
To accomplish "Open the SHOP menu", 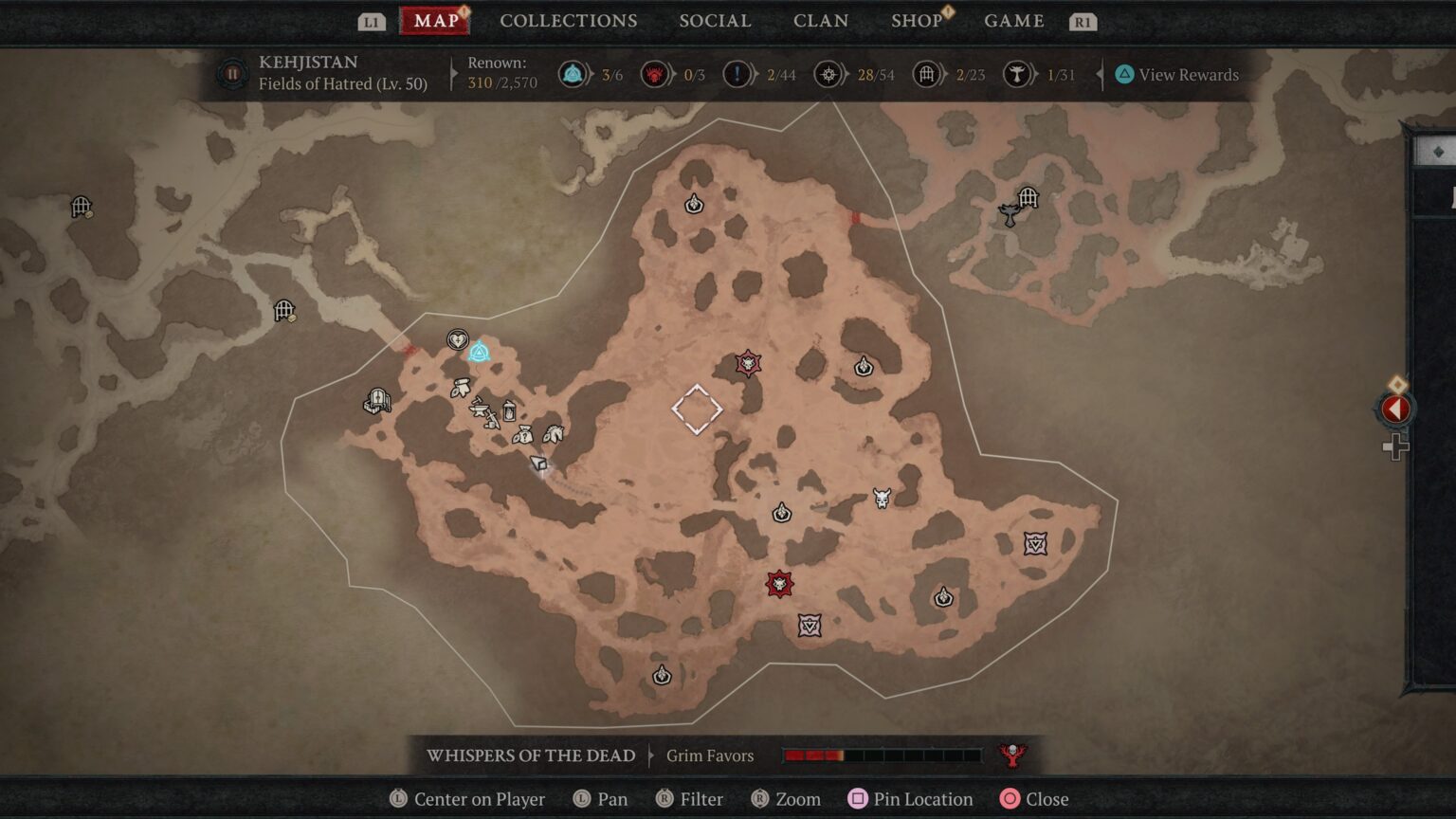I will click(x=916, y=20).
